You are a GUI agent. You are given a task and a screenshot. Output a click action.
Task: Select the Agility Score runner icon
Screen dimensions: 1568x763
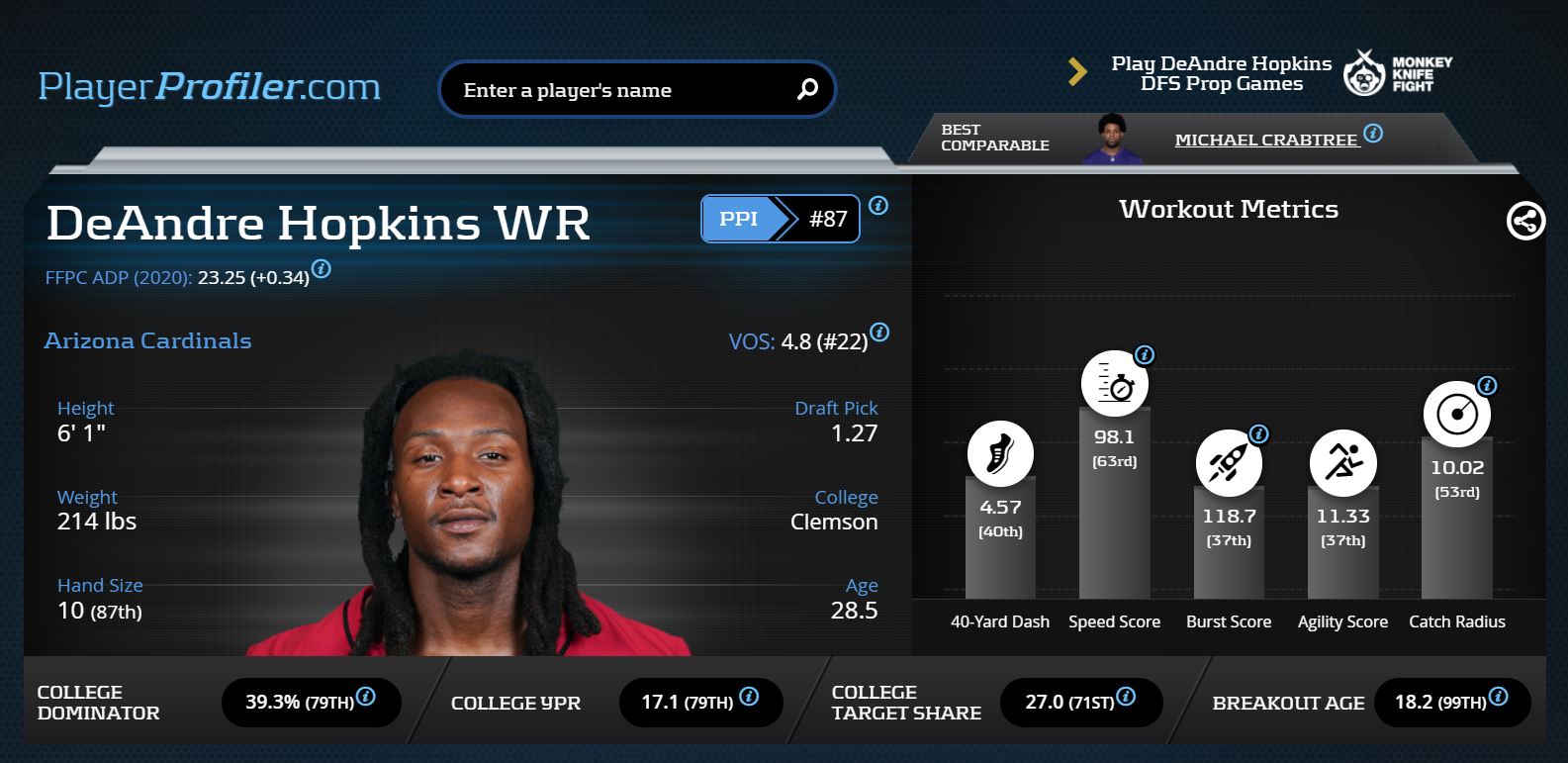[1342, 462]
